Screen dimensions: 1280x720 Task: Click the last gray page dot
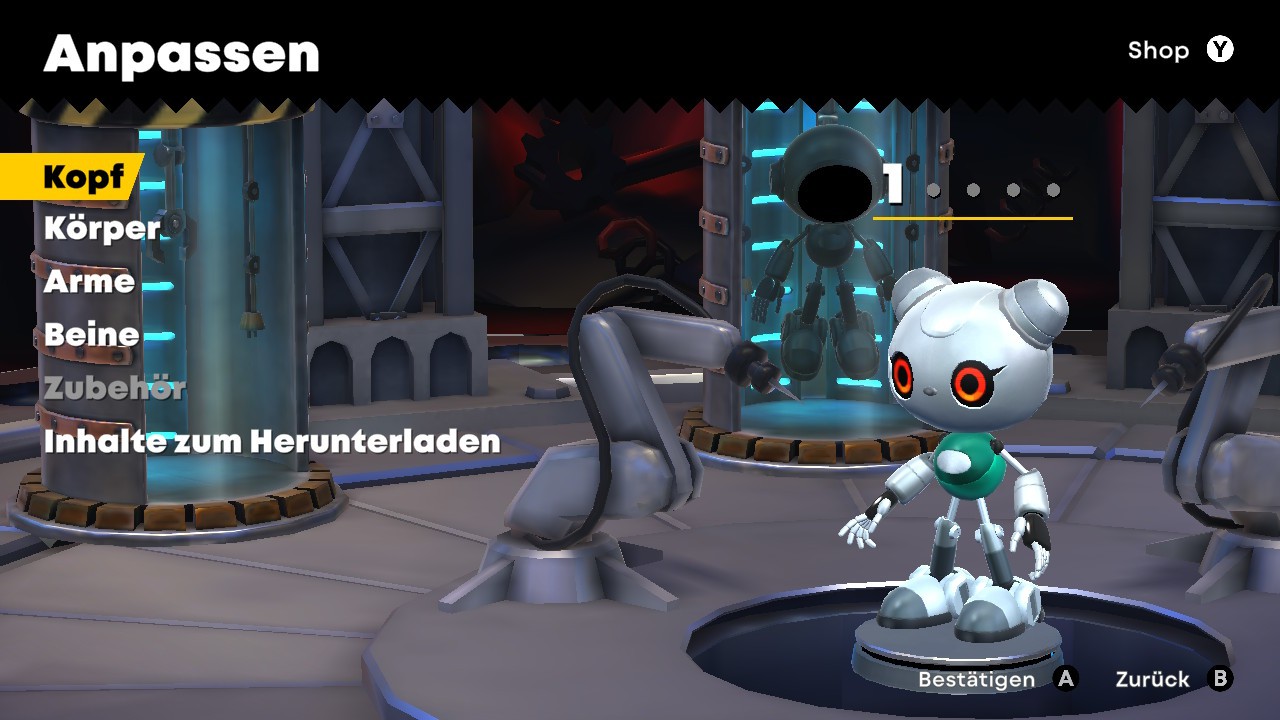[x=1053, y=190]
